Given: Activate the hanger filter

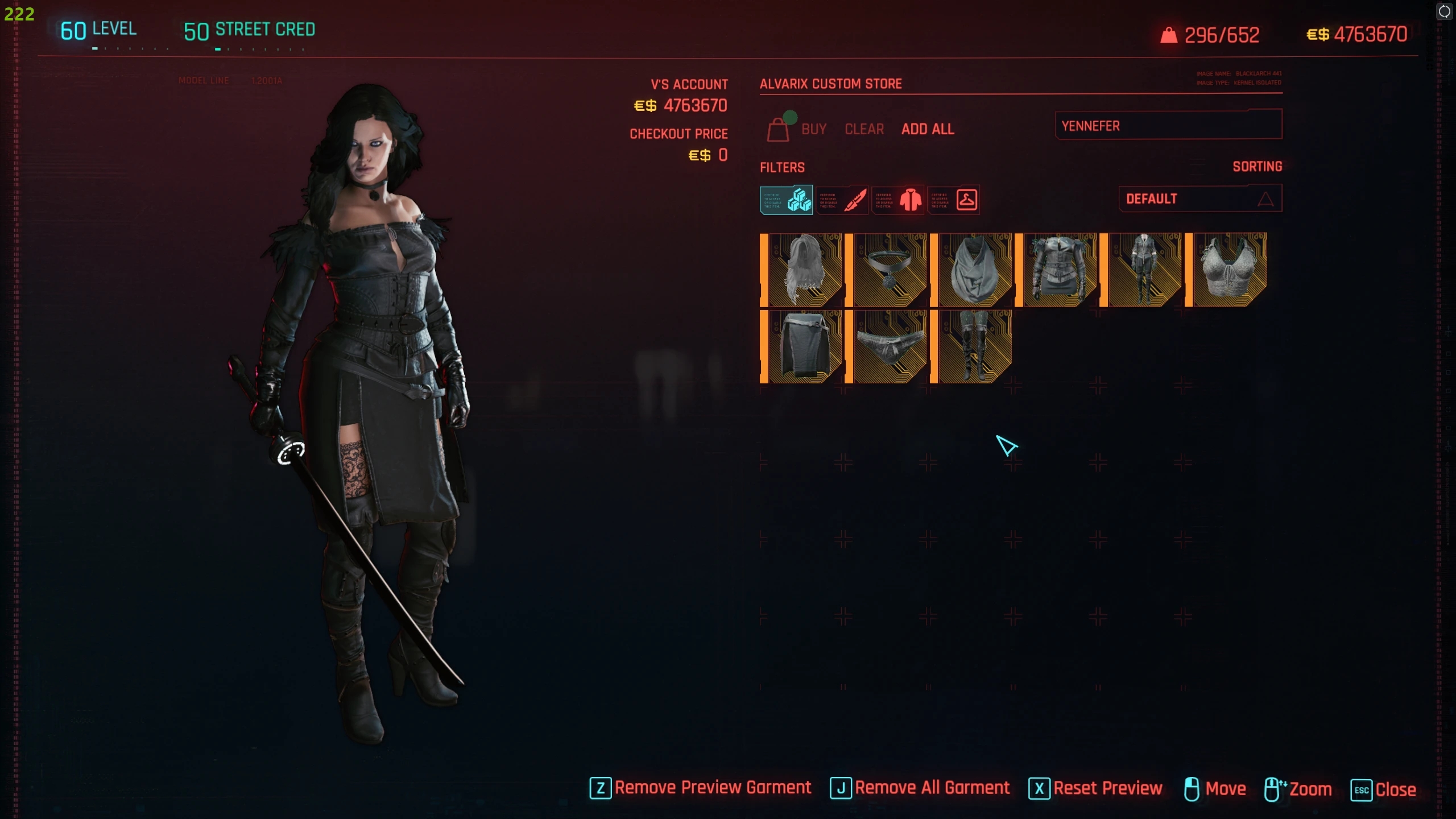Looking at the screenshot, I should [954, 200].
